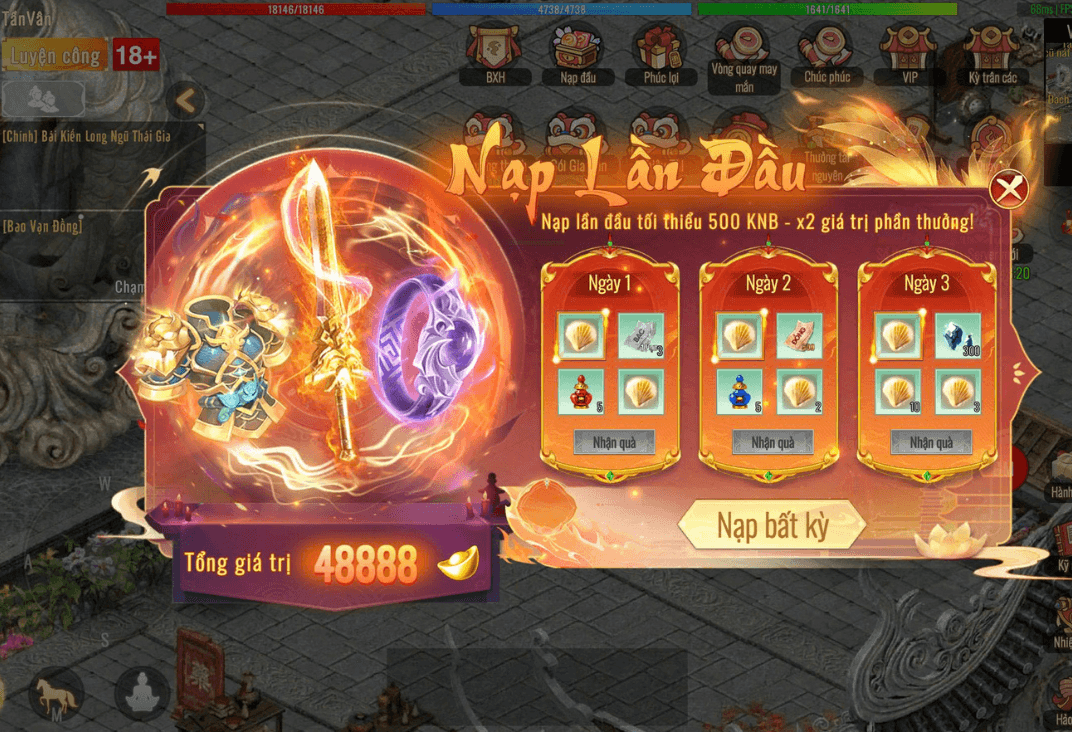Open the BXH ranking icon

(495, 52)
